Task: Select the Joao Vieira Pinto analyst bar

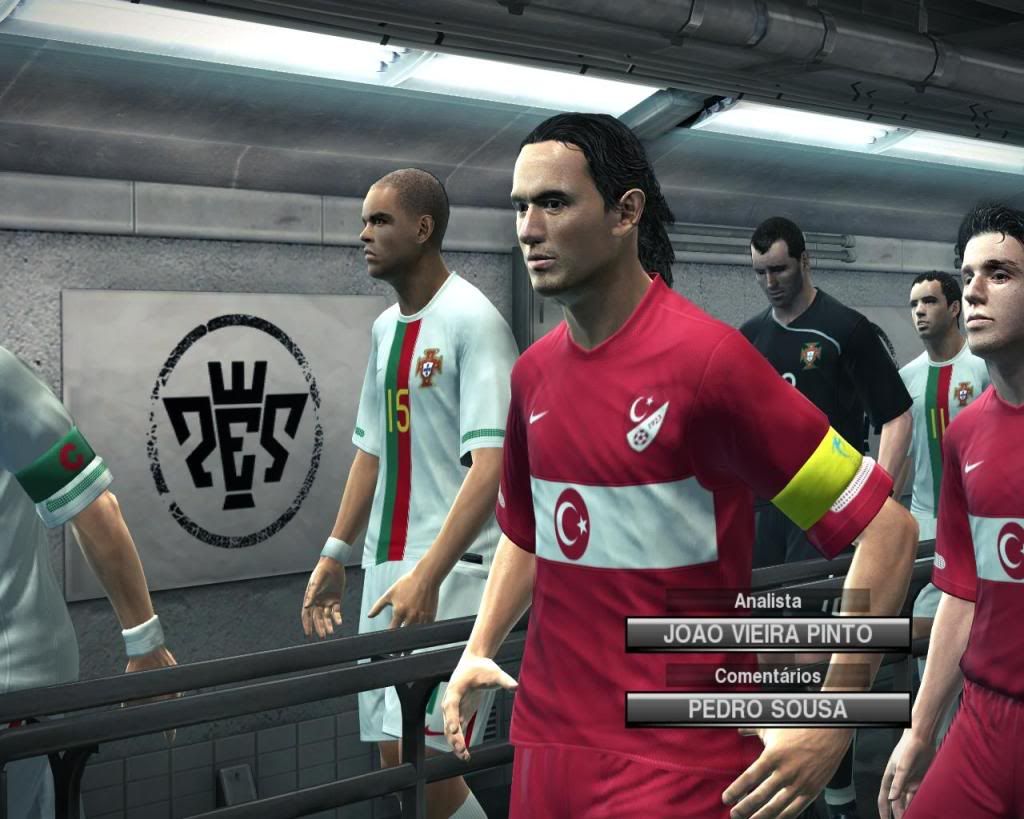Action: tap(767, 634)
